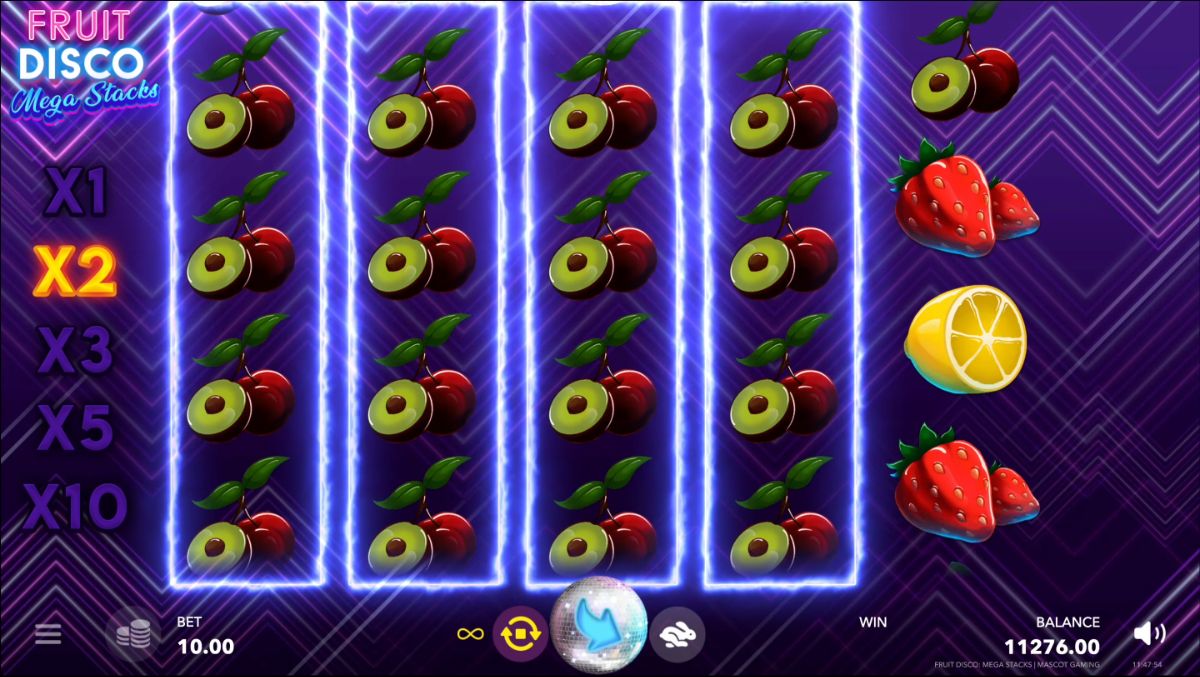Activate the autoplay button
The width and height of the screenshot is (1200, 677).
click(520, 634)
